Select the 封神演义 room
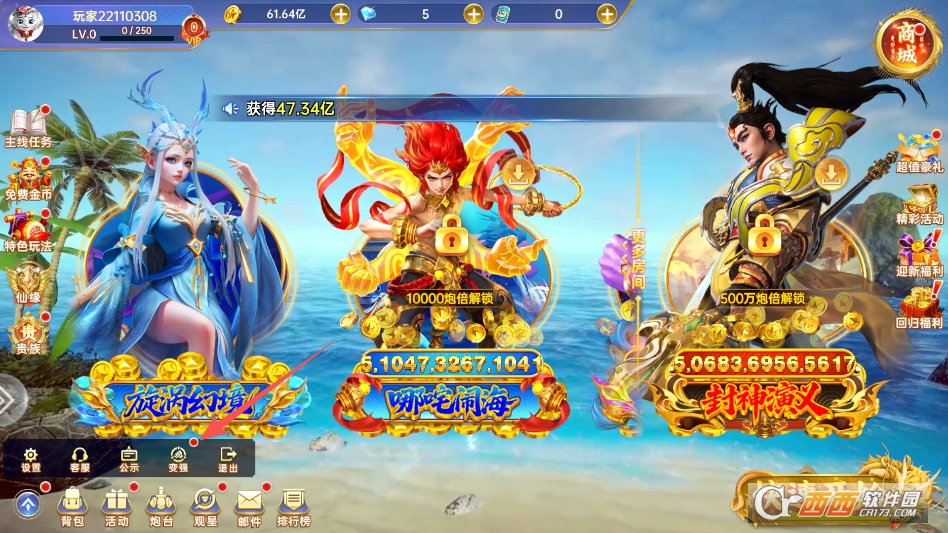Viewport: 948px width, 533px height. click(x=764, y=400)
